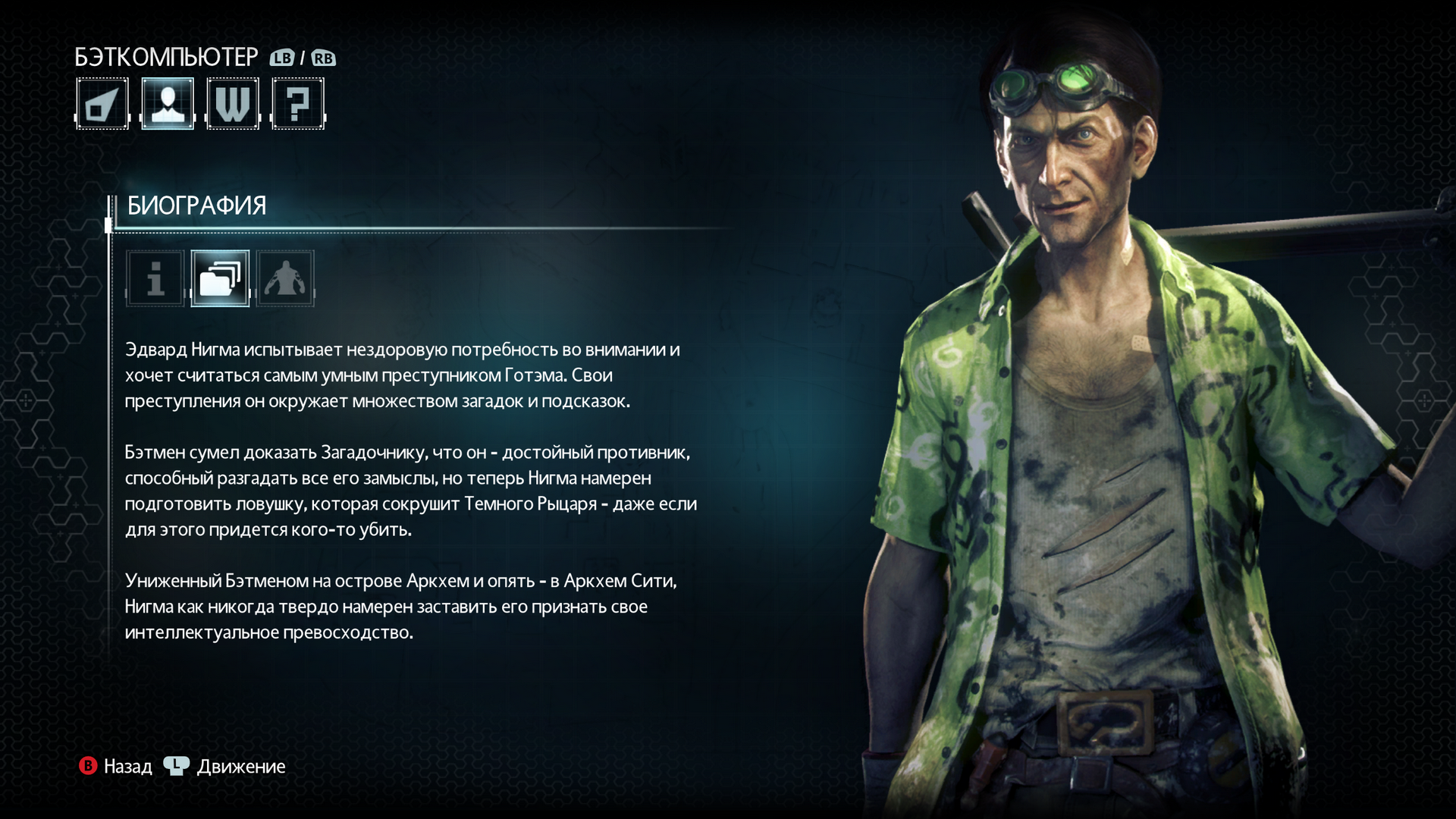
Task: View the character model figure section
Action: coord(285,278)
